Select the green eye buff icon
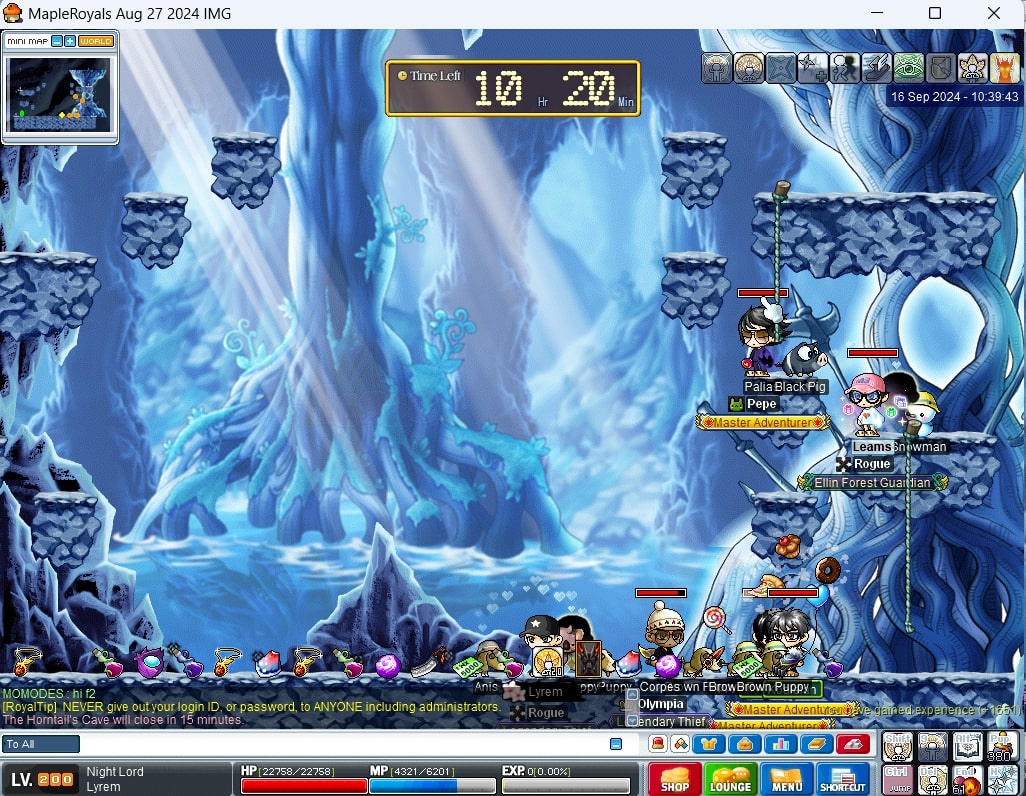 [x=908, y=68]
